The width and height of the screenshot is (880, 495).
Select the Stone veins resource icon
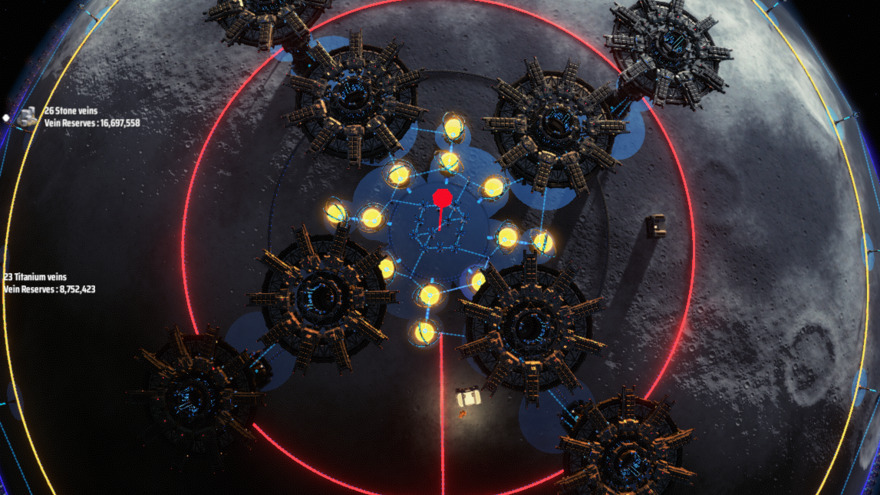point(29,117)
